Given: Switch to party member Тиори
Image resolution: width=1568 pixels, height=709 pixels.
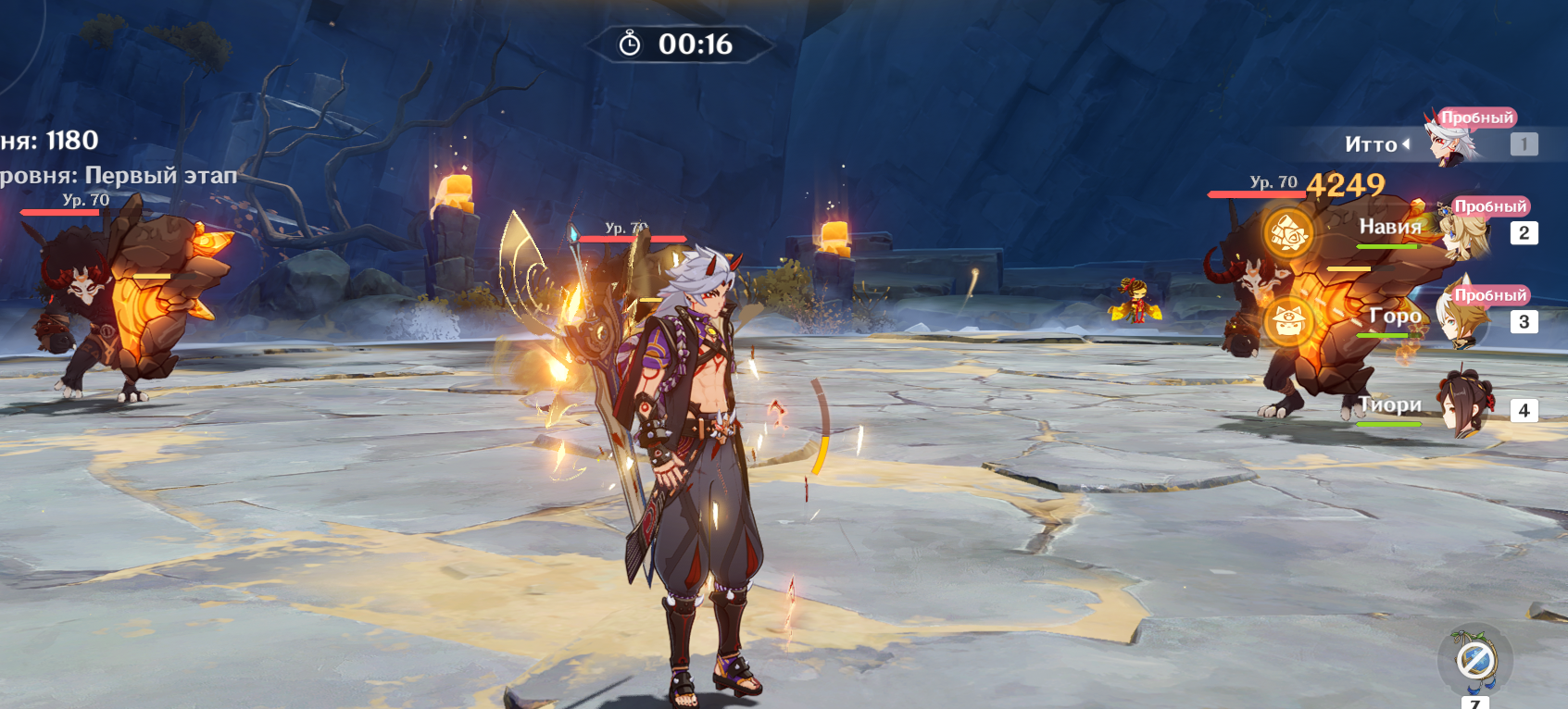Looking at the screenshot, I should click(1461, 407).
